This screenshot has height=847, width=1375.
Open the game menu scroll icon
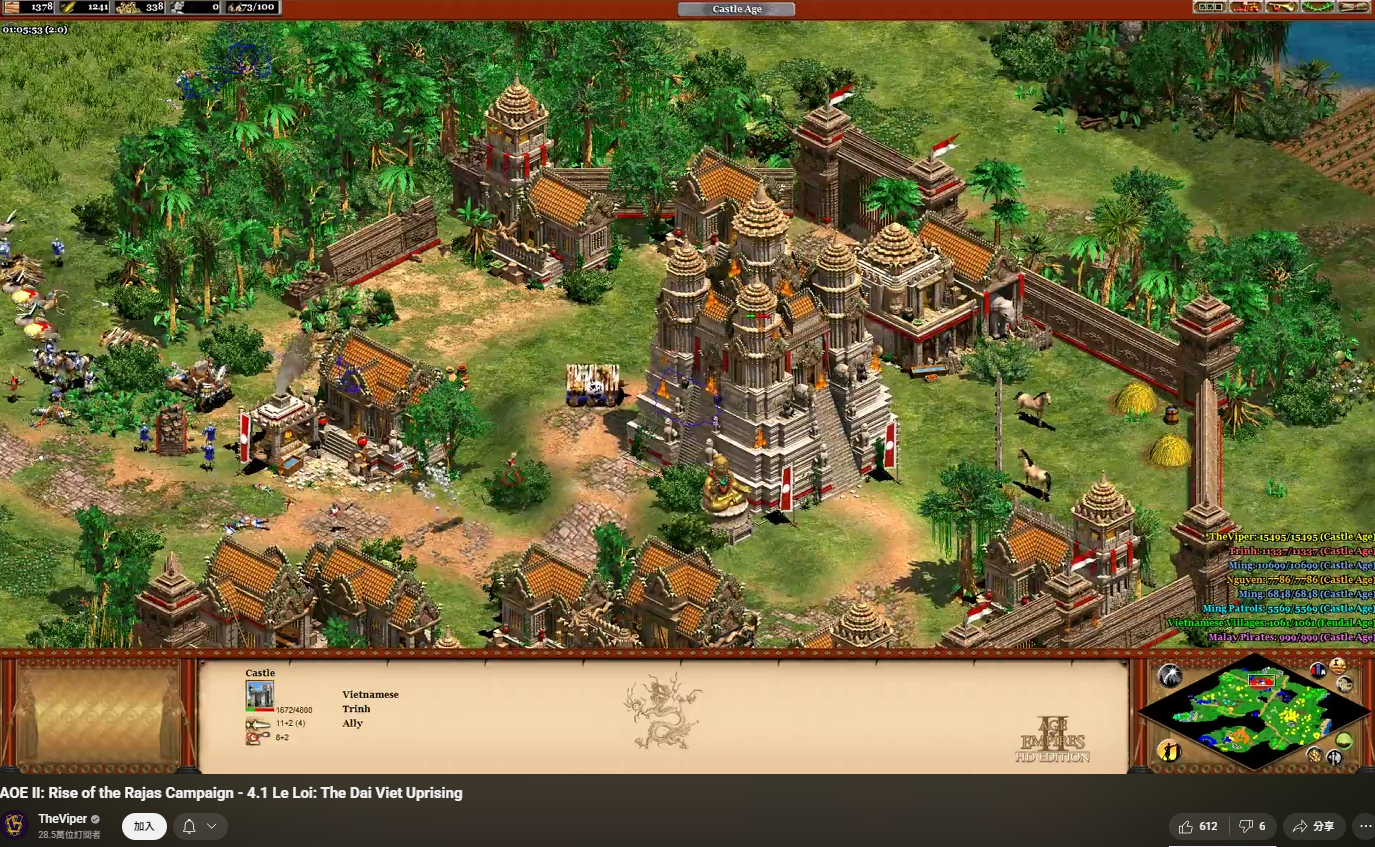coord(1355,7)
